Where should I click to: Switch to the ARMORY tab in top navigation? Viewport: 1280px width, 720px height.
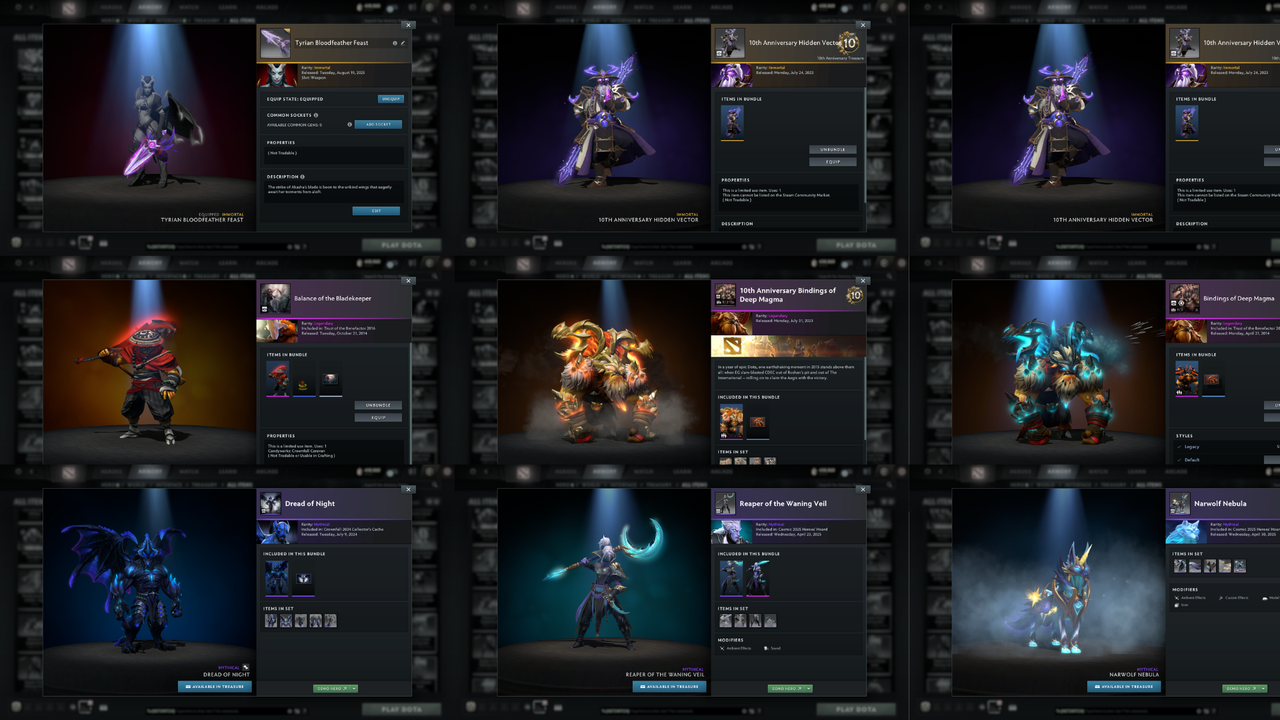(152, 7)
